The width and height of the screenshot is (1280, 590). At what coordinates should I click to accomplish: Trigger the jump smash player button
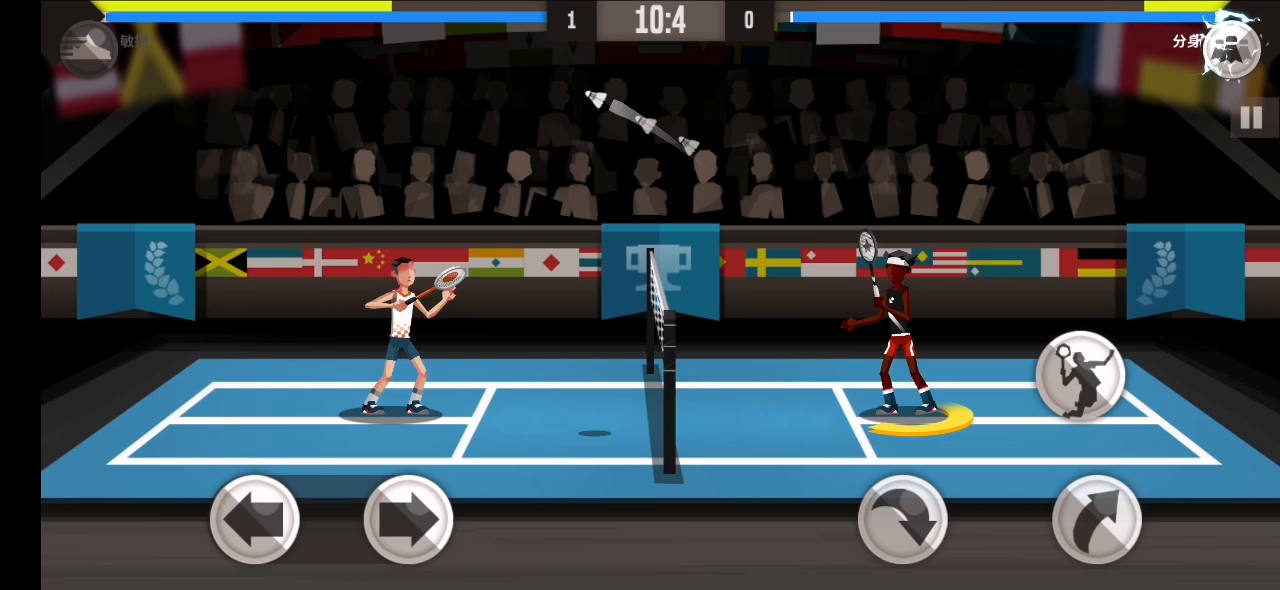(1080, 376)
